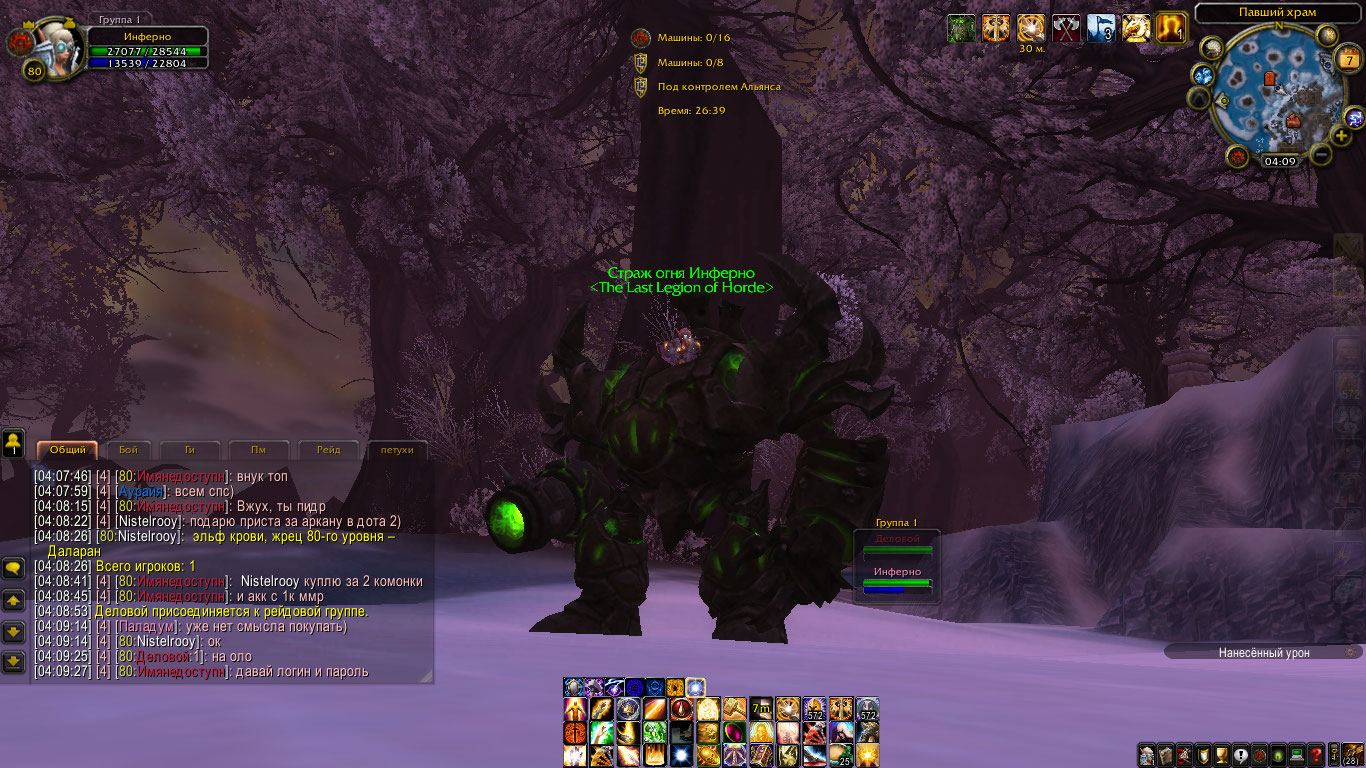
Task: Open the gold trophy achievements window
Action: point(1221,755)
